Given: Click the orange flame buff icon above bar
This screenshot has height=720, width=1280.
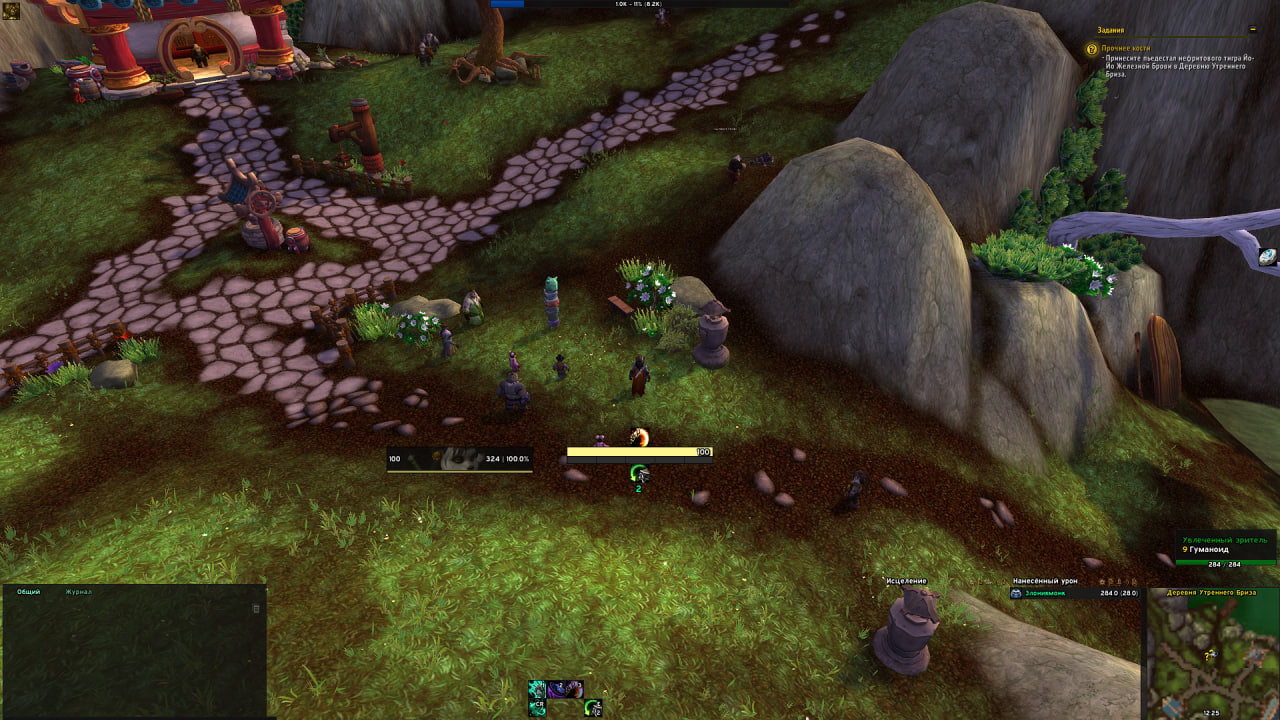Looking at the screenshot, I should pyautogui.click(x=640, y=437).
